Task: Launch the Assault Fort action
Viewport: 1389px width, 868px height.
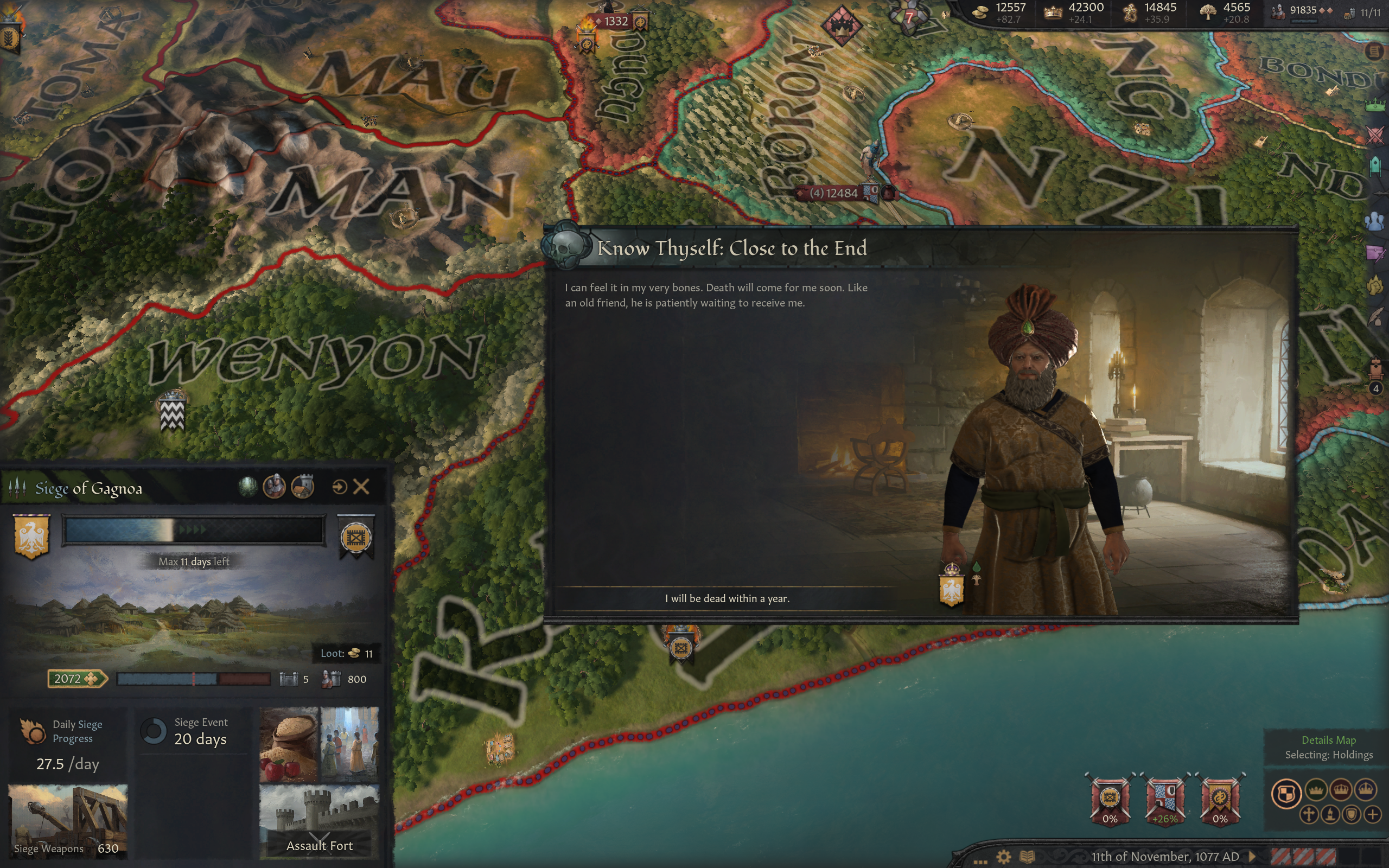Action: pos(319,821)
